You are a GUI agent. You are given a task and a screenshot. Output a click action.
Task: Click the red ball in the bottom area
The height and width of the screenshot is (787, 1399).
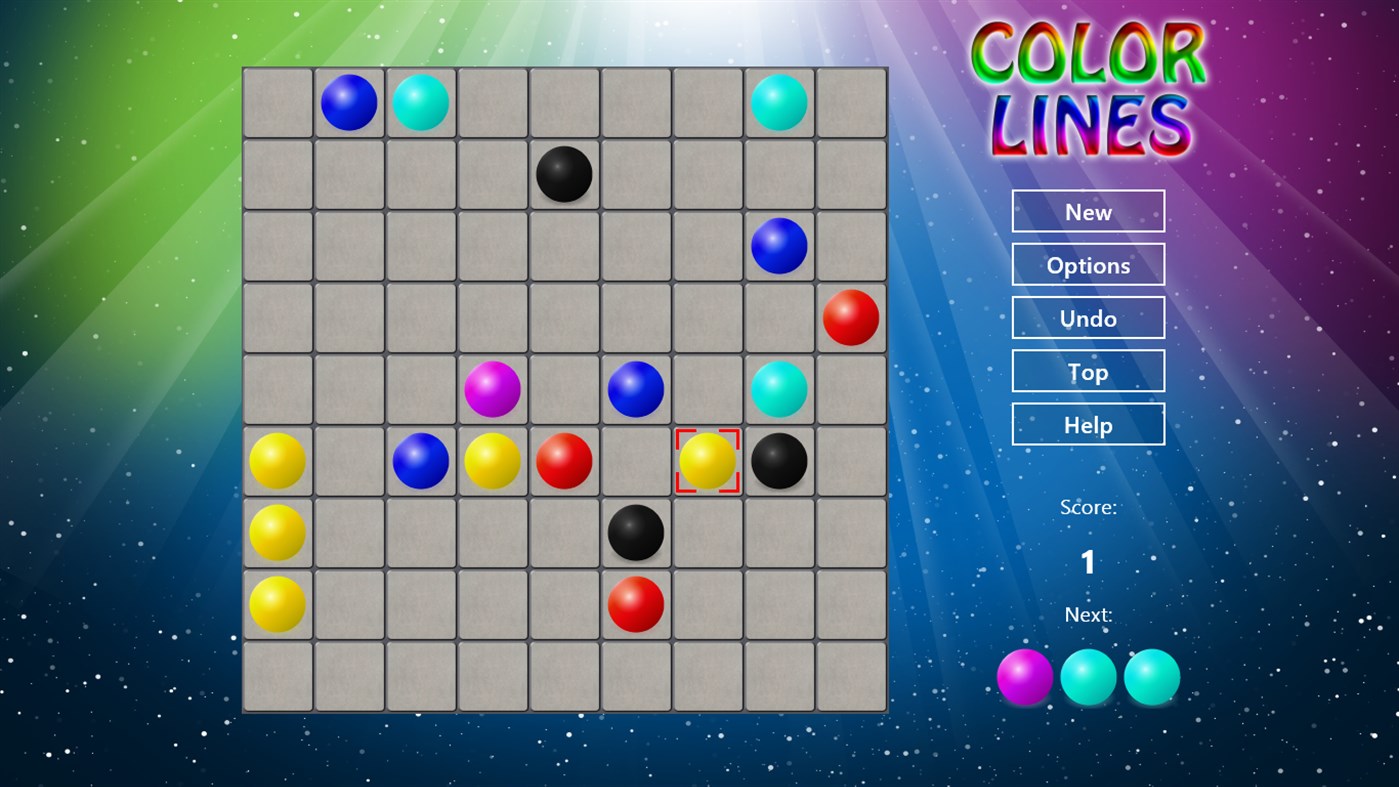[x=635, y=603]
